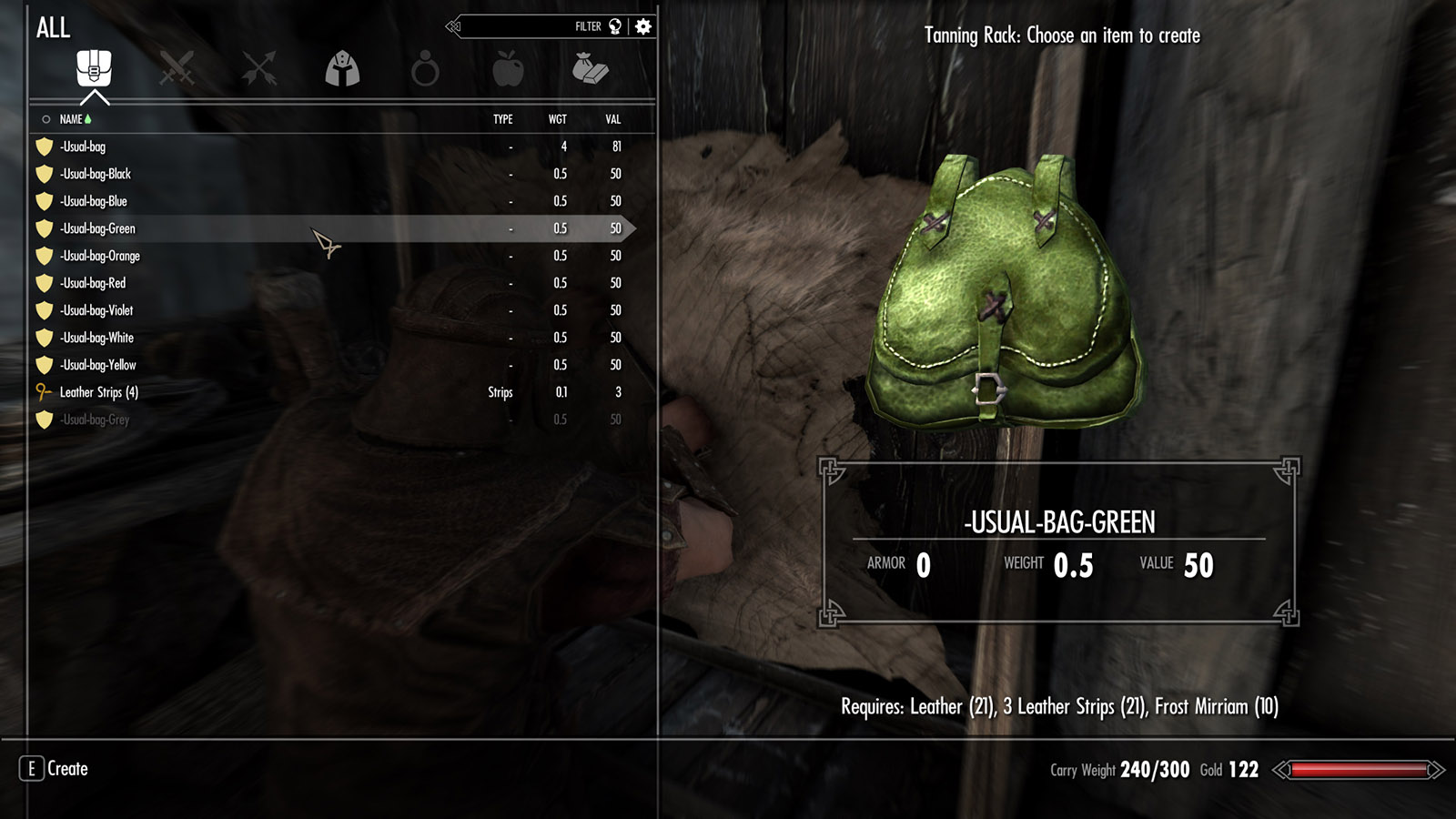Show the All items backpack category

94,68
